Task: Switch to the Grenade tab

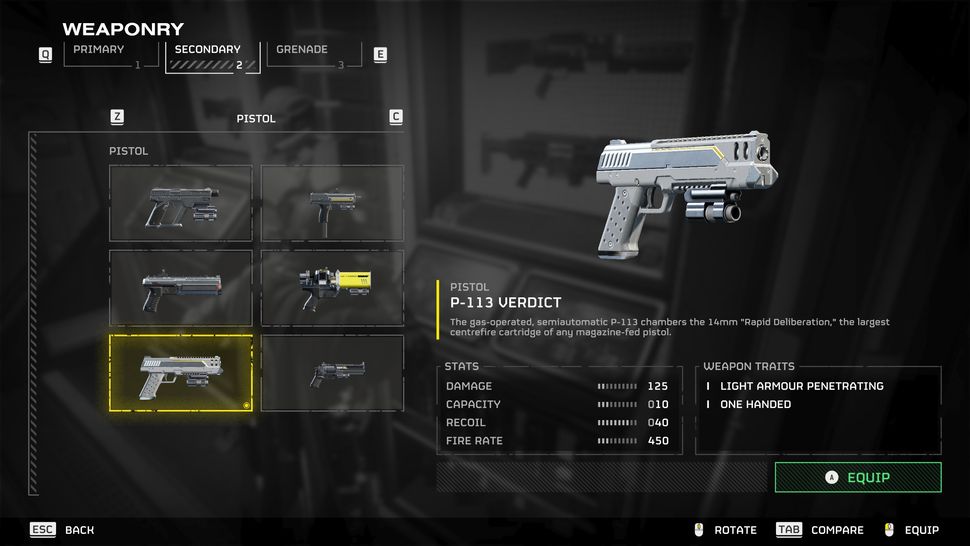Action: click(312, 55)
